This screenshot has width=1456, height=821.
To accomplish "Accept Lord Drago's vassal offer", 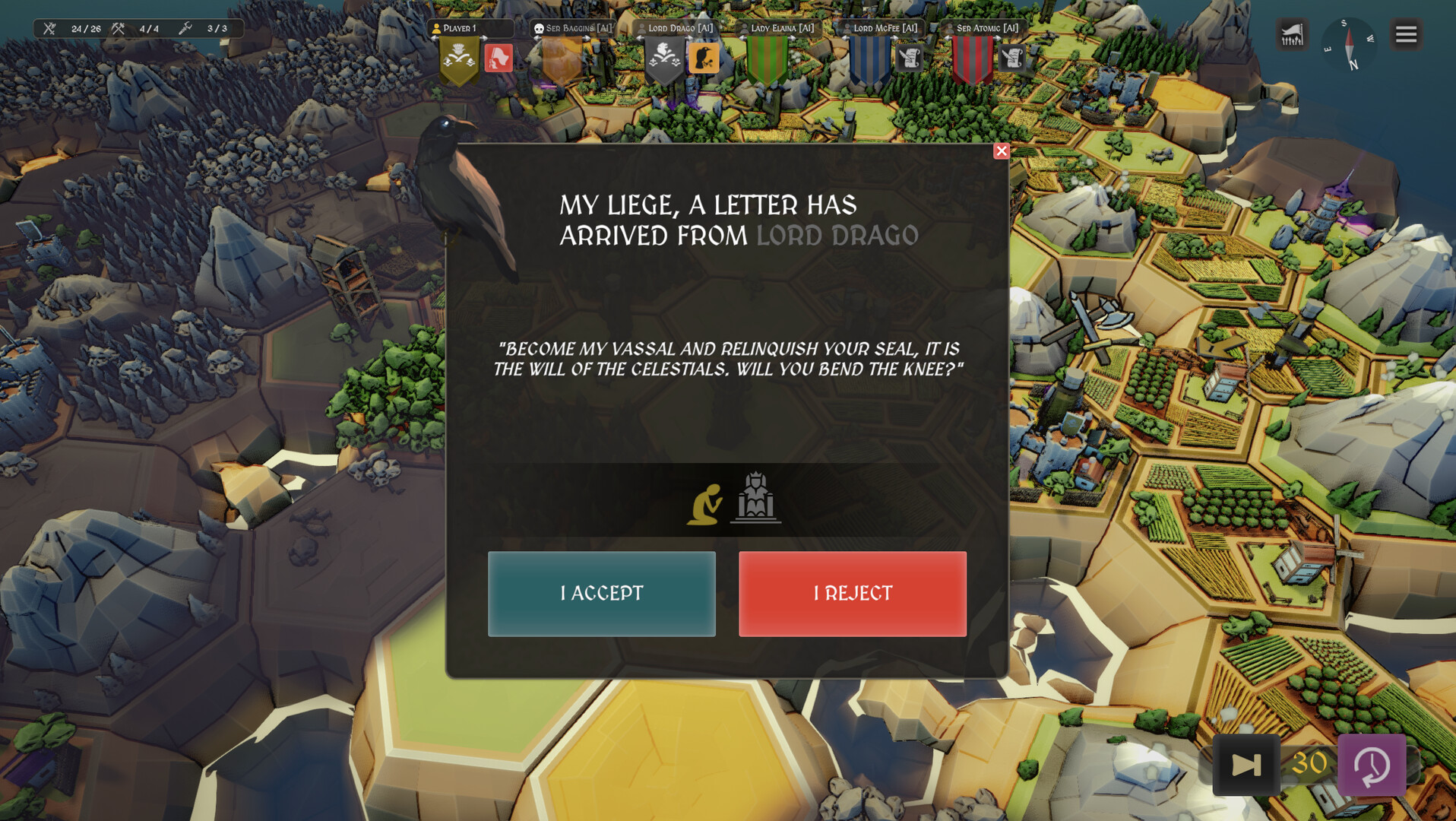I will click(602, 594).
